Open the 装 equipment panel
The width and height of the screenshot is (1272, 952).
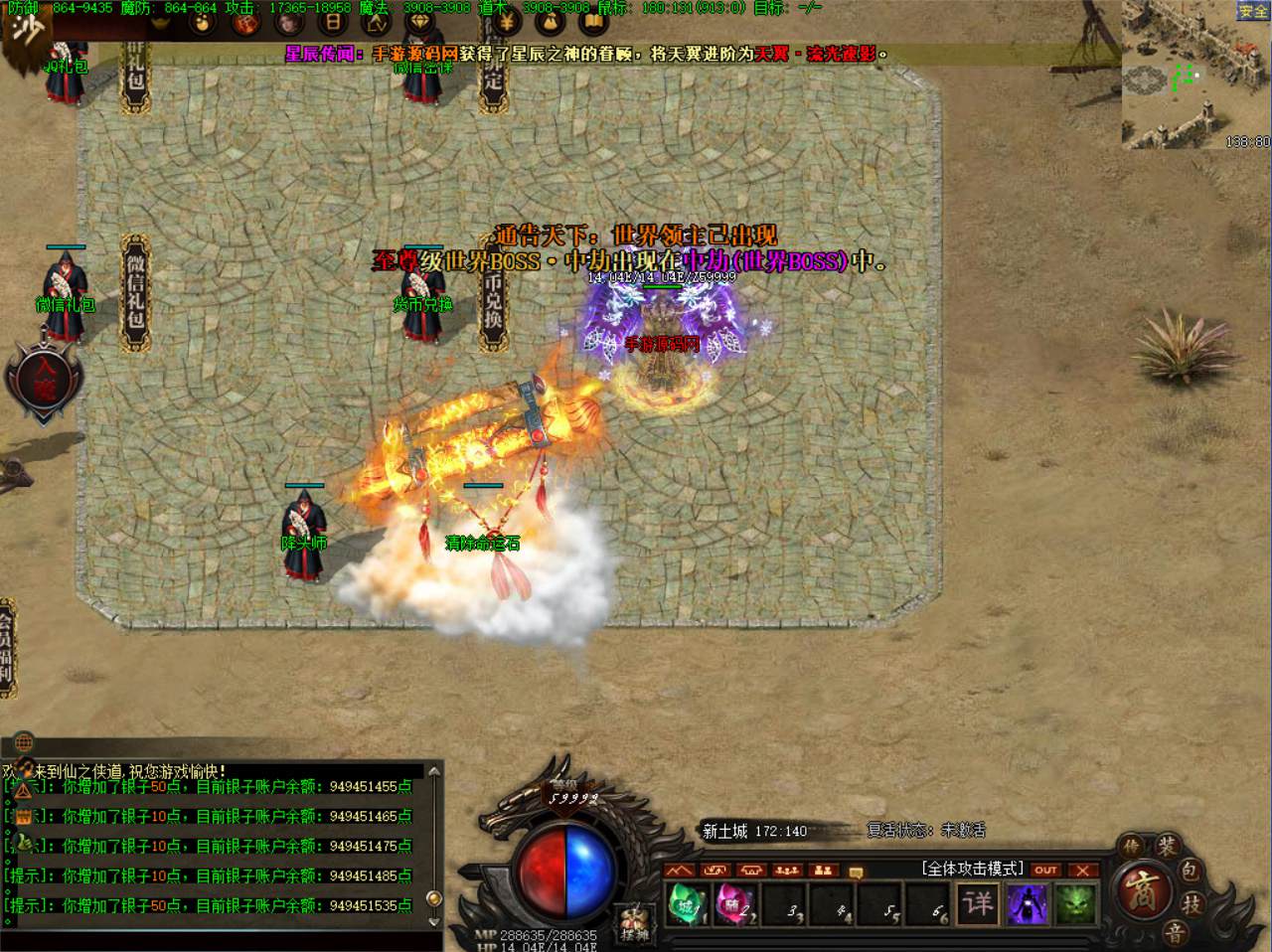click(x=1167, y=848)
